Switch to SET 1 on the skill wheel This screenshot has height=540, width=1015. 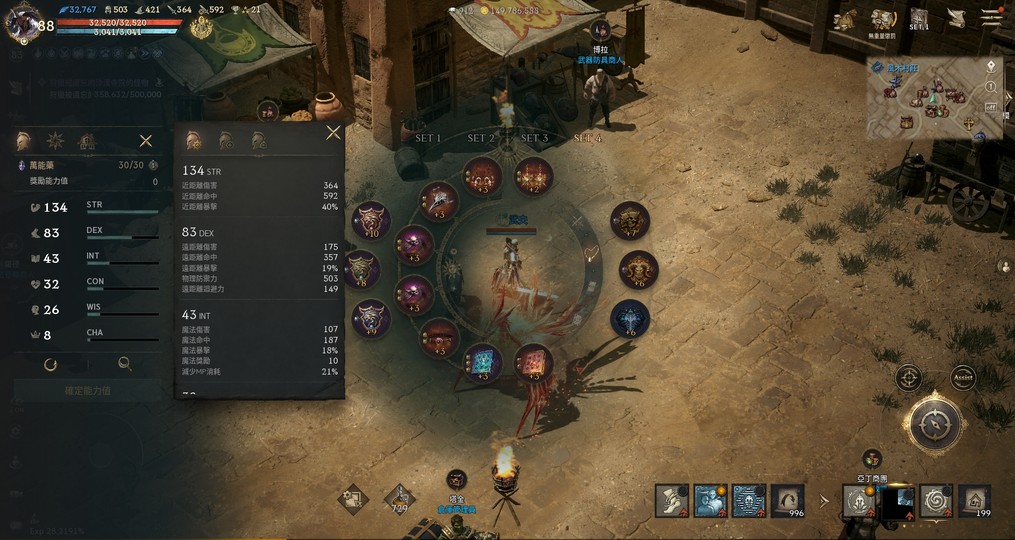tap(428, 138)
